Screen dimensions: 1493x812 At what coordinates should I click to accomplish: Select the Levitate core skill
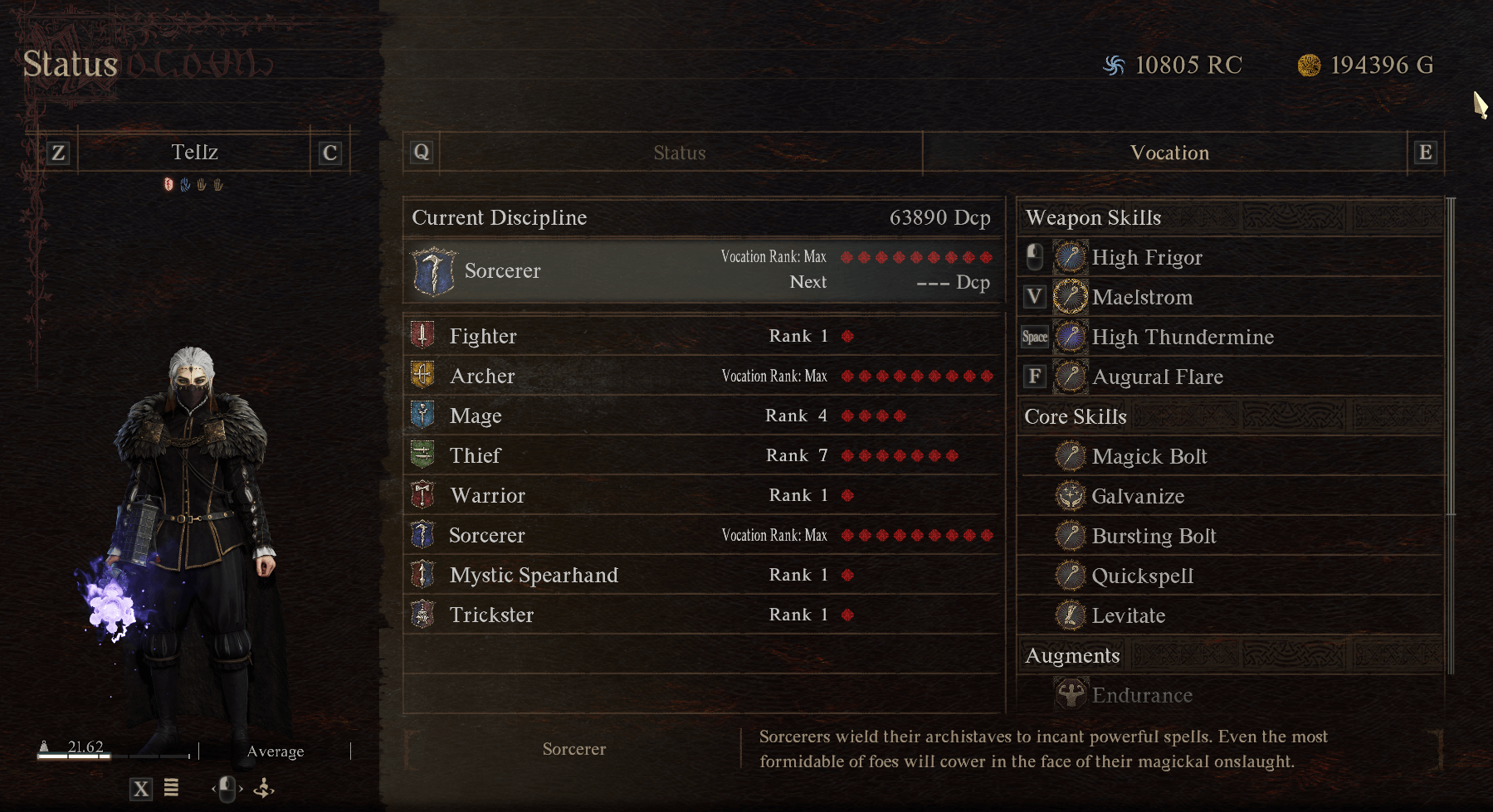(1128, 615)
